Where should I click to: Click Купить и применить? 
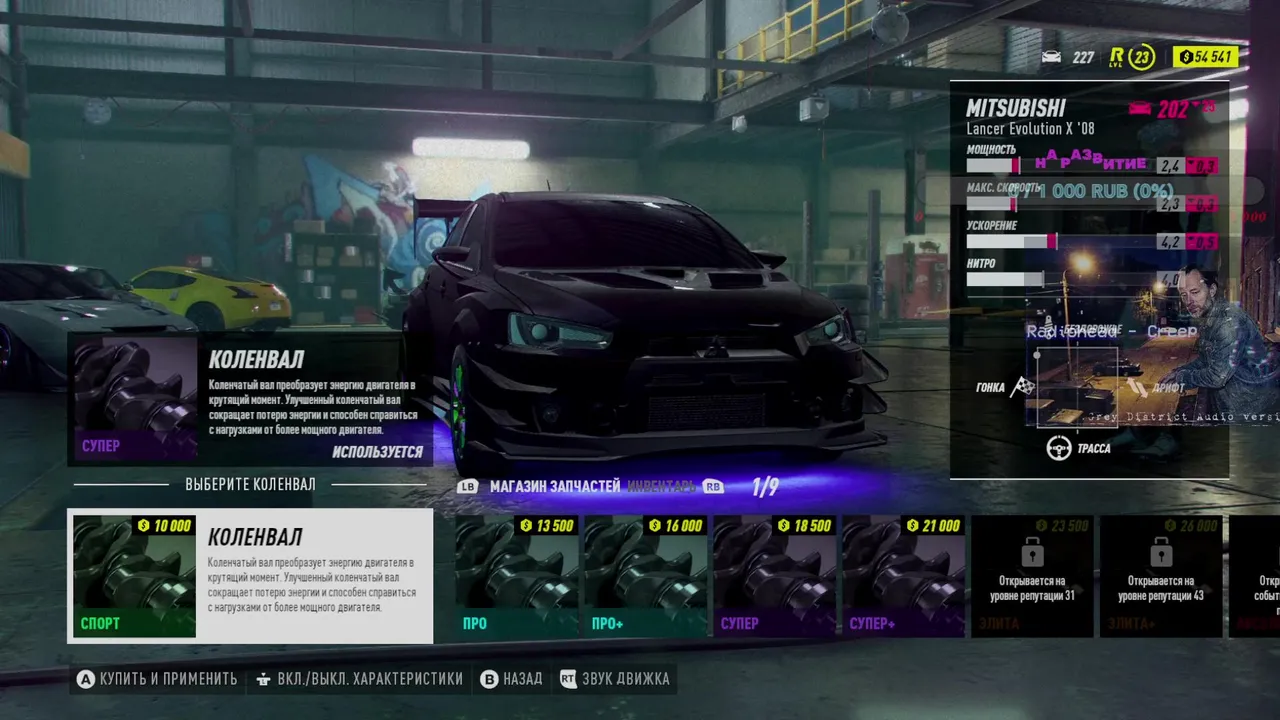pyautogui.click(x=158, y=679)
